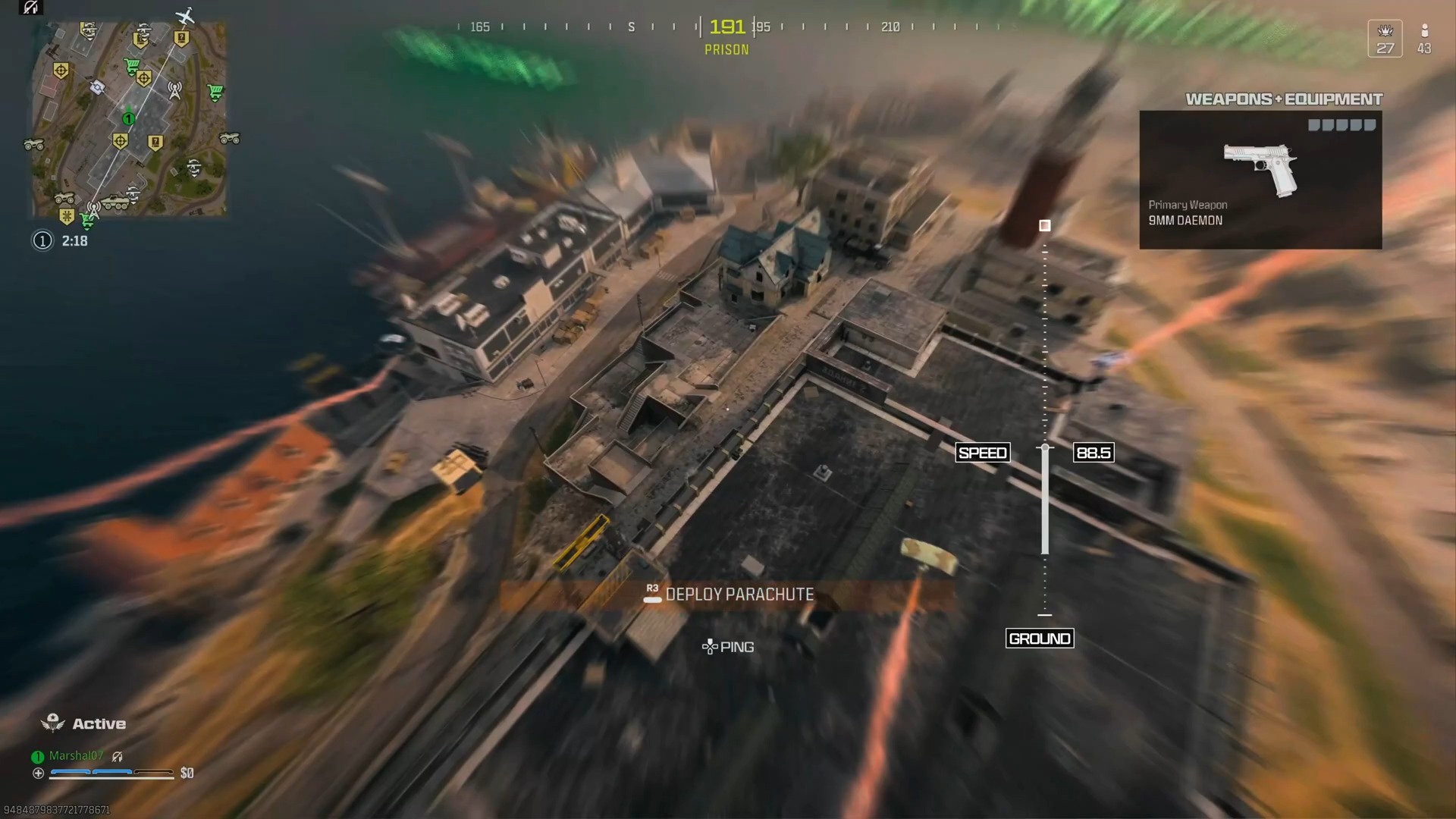
Task: Click the player count icon showing 43
Action: [1424, 38]
